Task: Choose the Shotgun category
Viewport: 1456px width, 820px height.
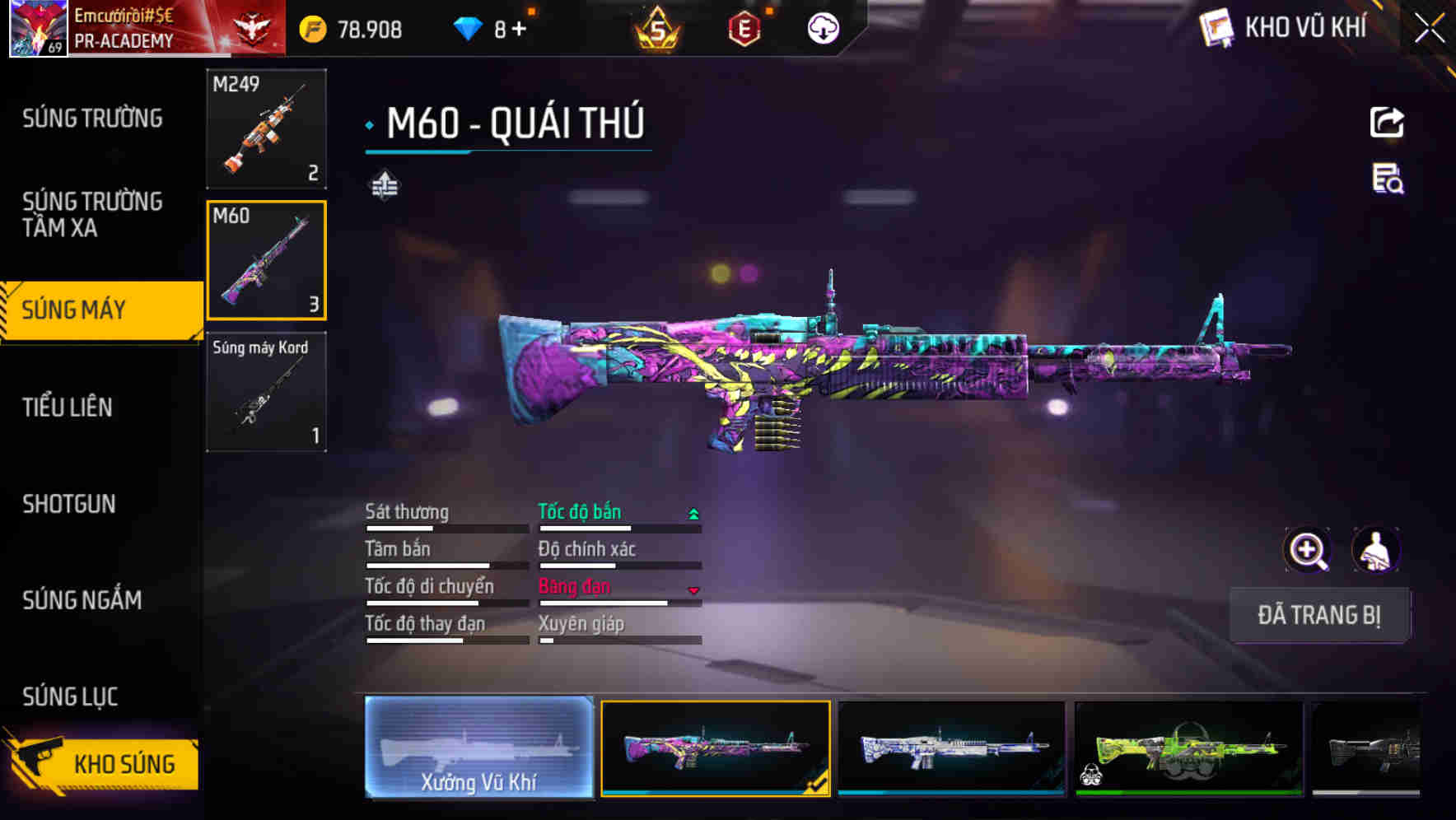Action: [69, 504]
